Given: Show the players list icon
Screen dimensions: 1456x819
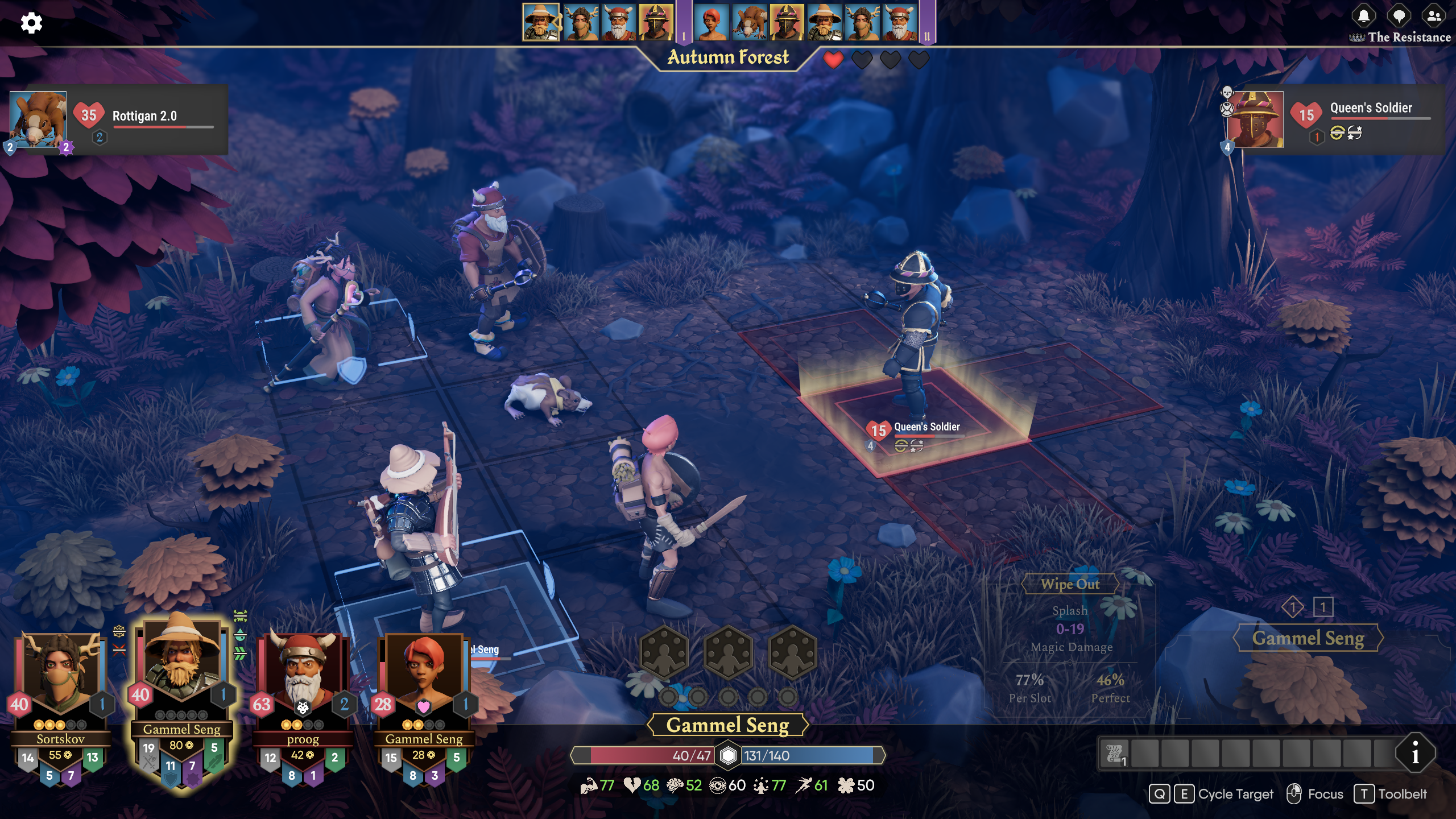Looking at the screenshot, I should tap(1434, 16).
